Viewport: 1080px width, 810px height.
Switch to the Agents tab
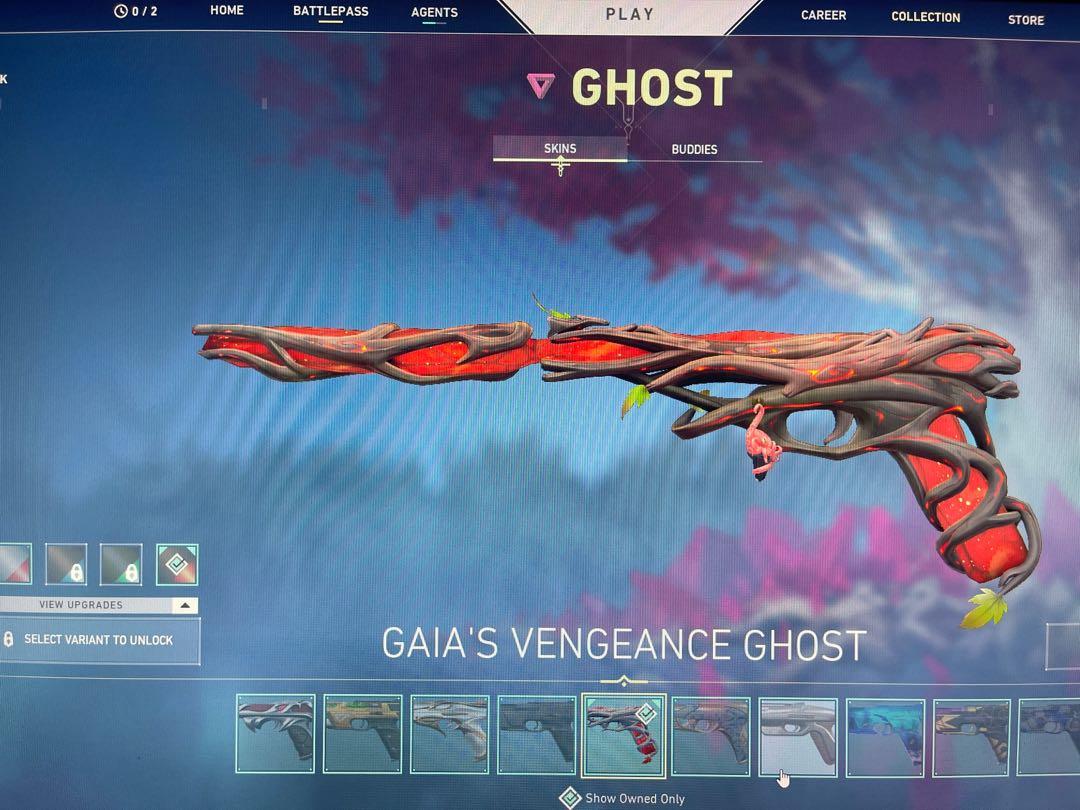(434, 13)
